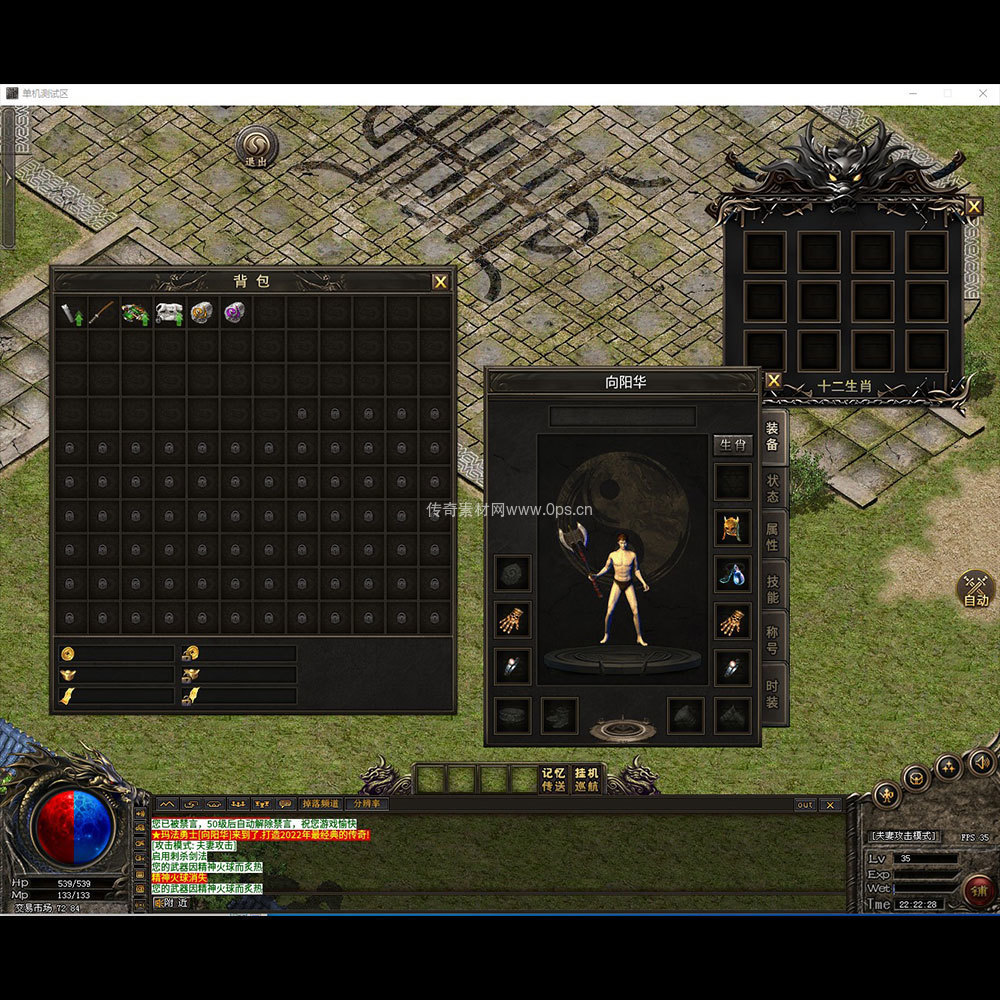Image resolution: width=1000 pixels, height=1000 pixels.
Task: Activate the 挂机巡航 auto-cruise button
Action: 586,779
